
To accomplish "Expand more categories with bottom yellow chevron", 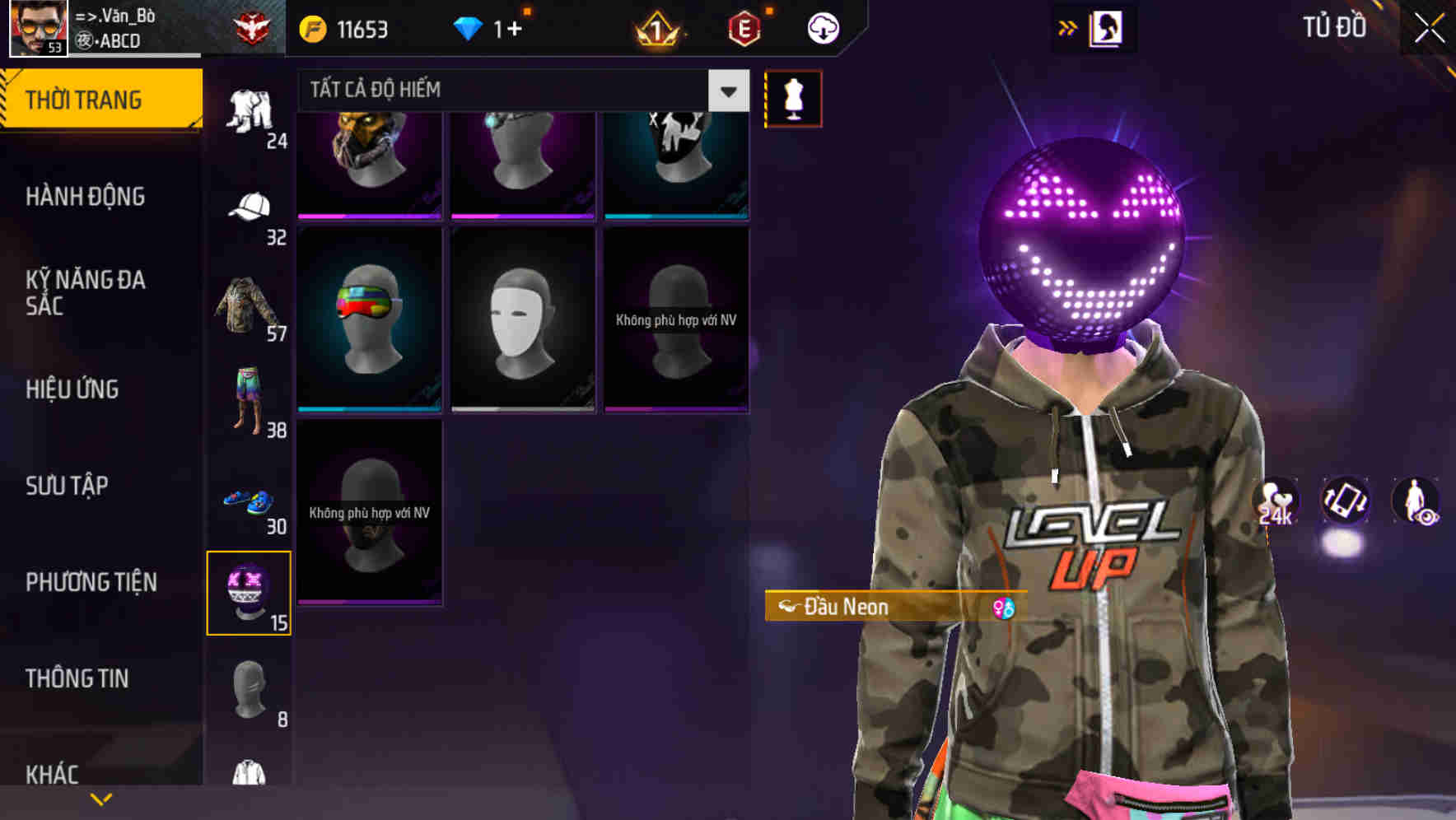I will tap(101, 798).
